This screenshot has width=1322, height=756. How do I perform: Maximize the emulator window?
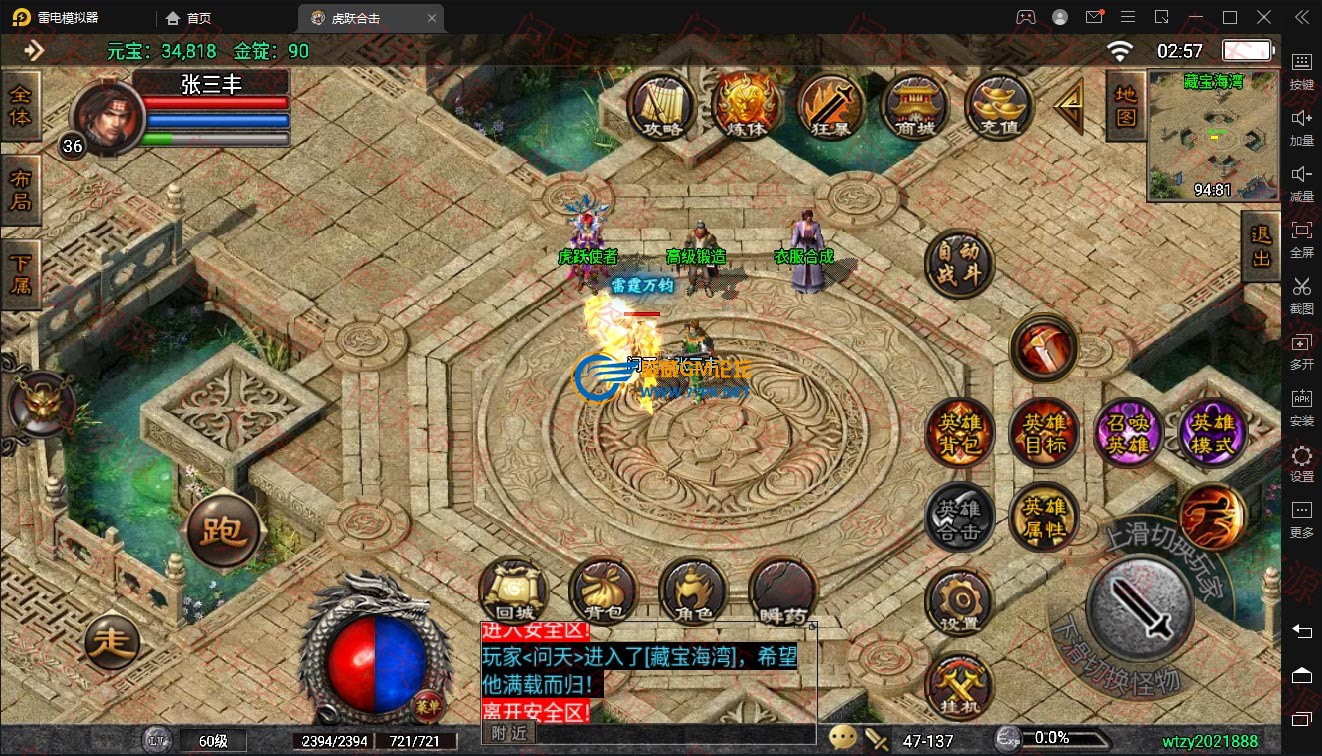(1230, 17)
